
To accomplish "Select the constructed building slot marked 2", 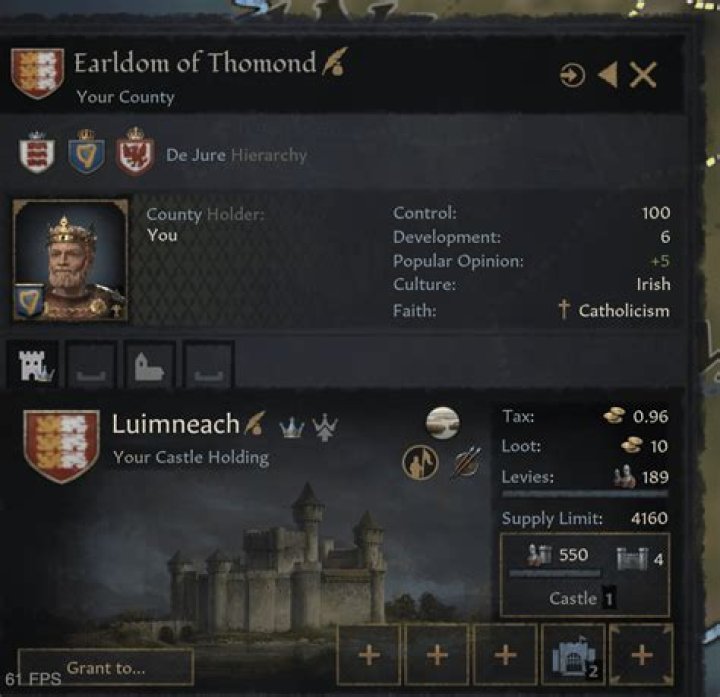I will click(573, 655).
